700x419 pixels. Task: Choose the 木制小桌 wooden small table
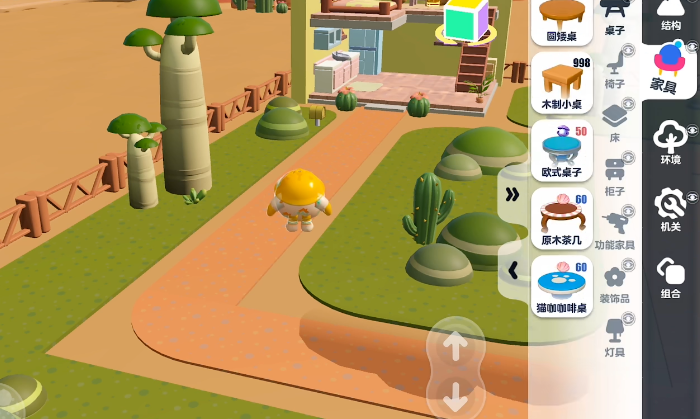click(x=562, y=84)
